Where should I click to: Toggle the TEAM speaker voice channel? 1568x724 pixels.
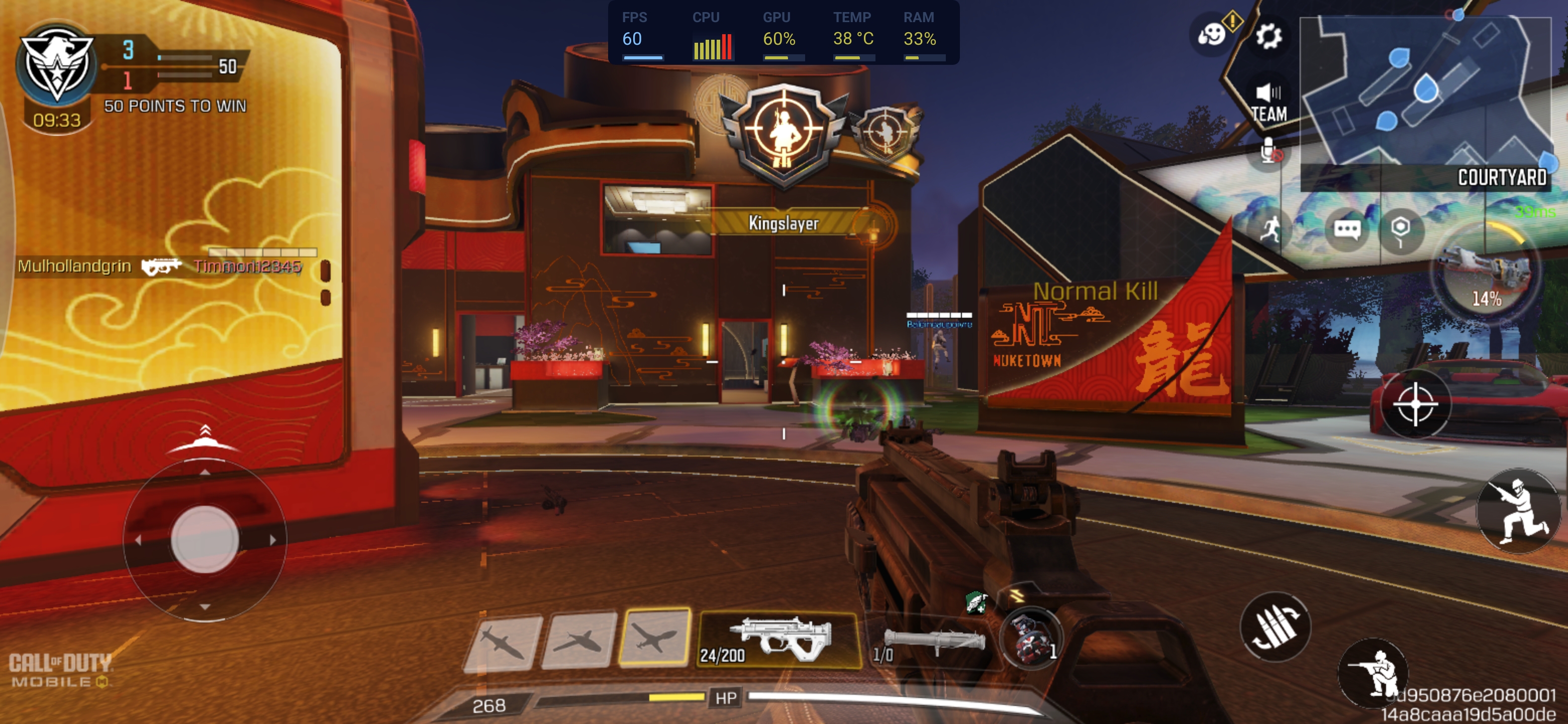1268,102
